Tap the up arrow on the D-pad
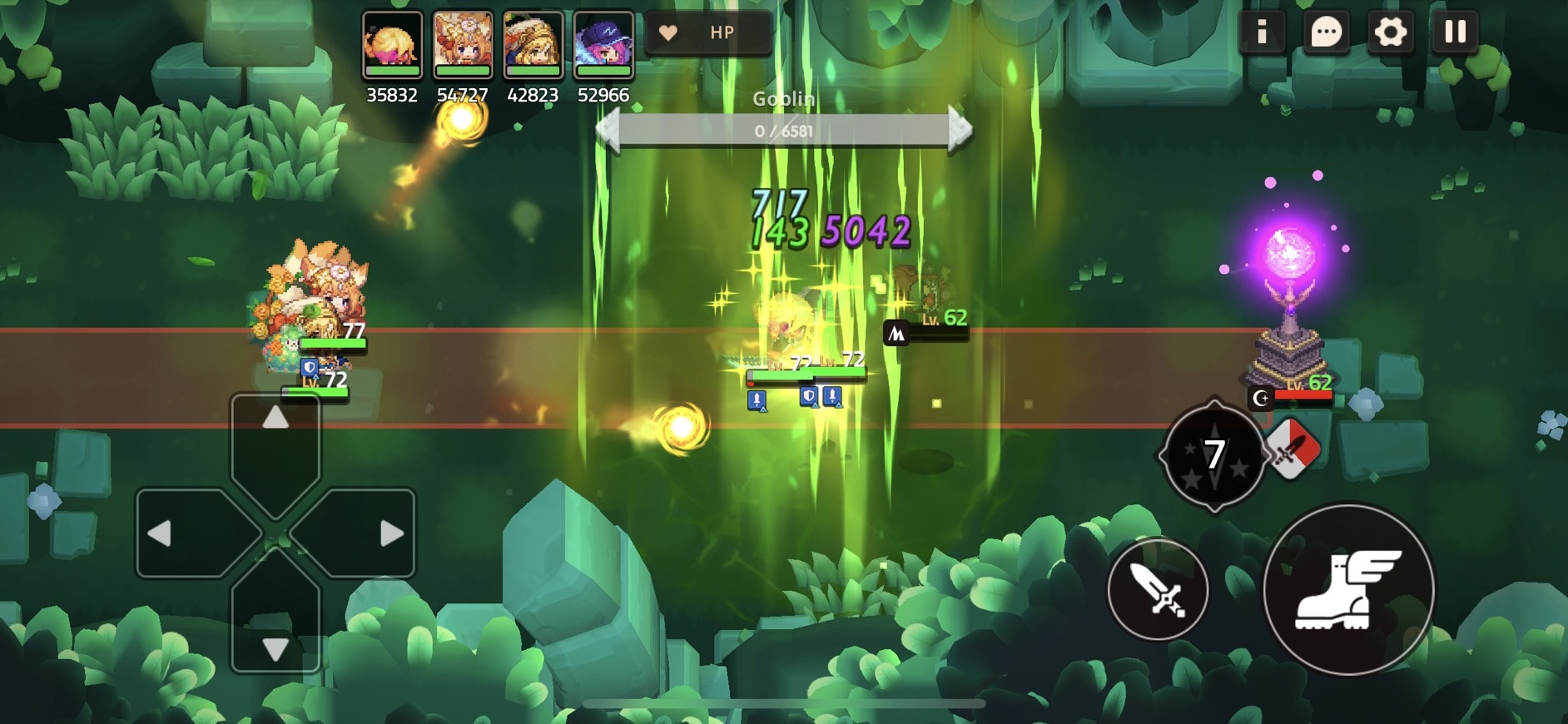Image resolution: width=1568 pixels, height=724 pixels. [x=275, y=439]
